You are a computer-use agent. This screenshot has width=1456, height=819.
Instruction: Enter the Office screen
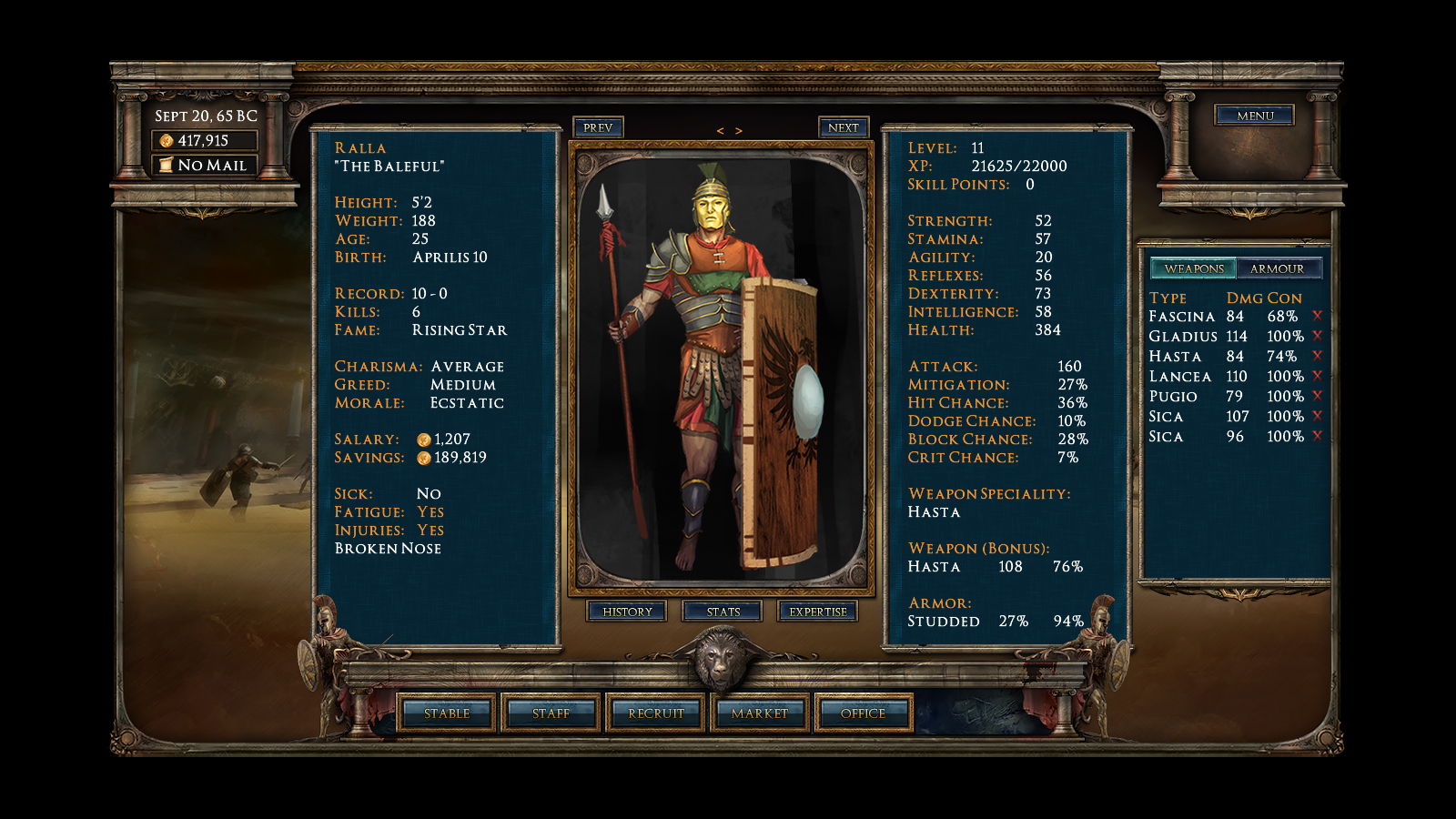coord(863,713)
